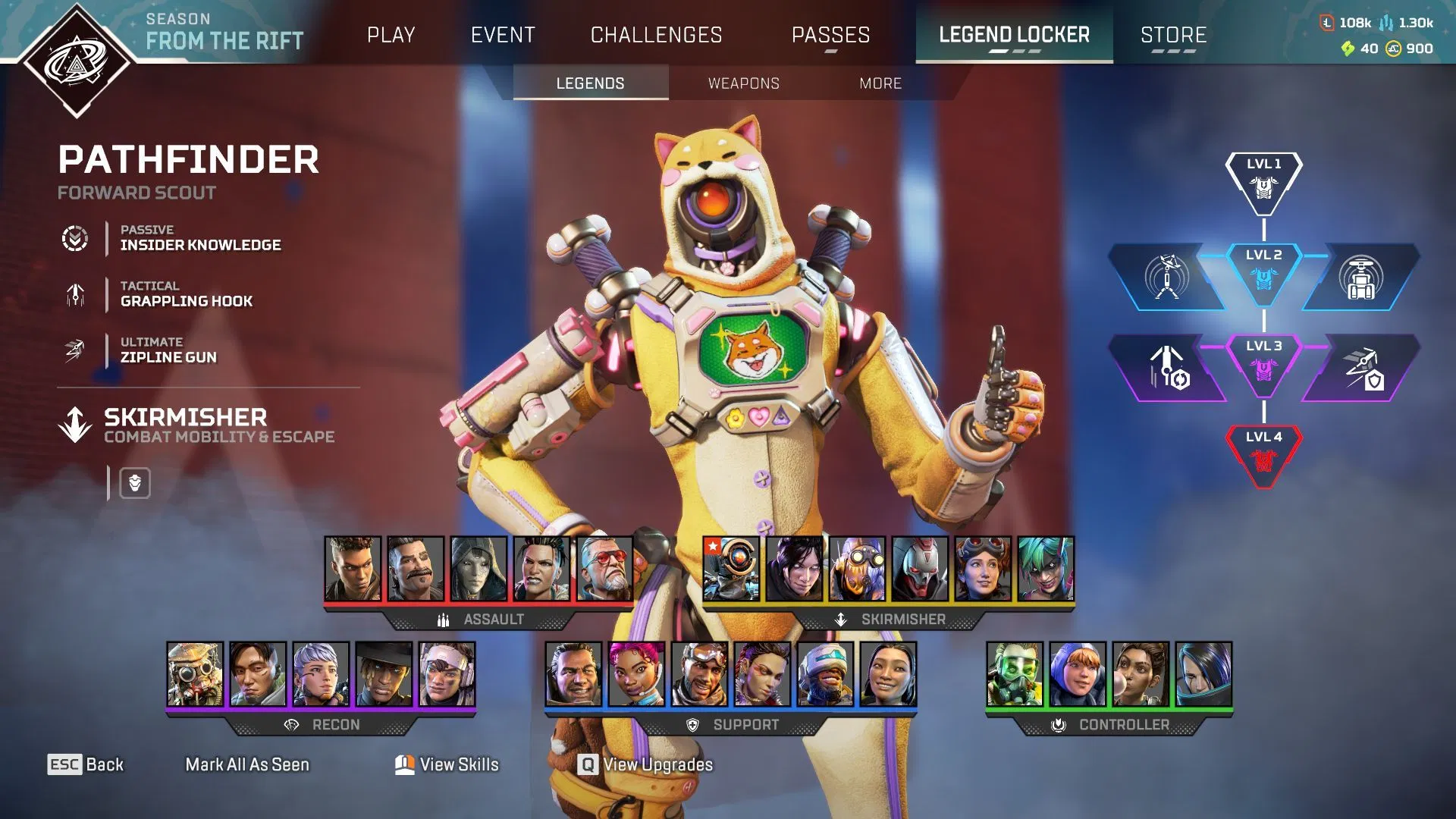Image resolution: width=1456 pixels, height=819 pixels.
Task: Navigate to the CHALLENGES section
Action: (656, 35)
